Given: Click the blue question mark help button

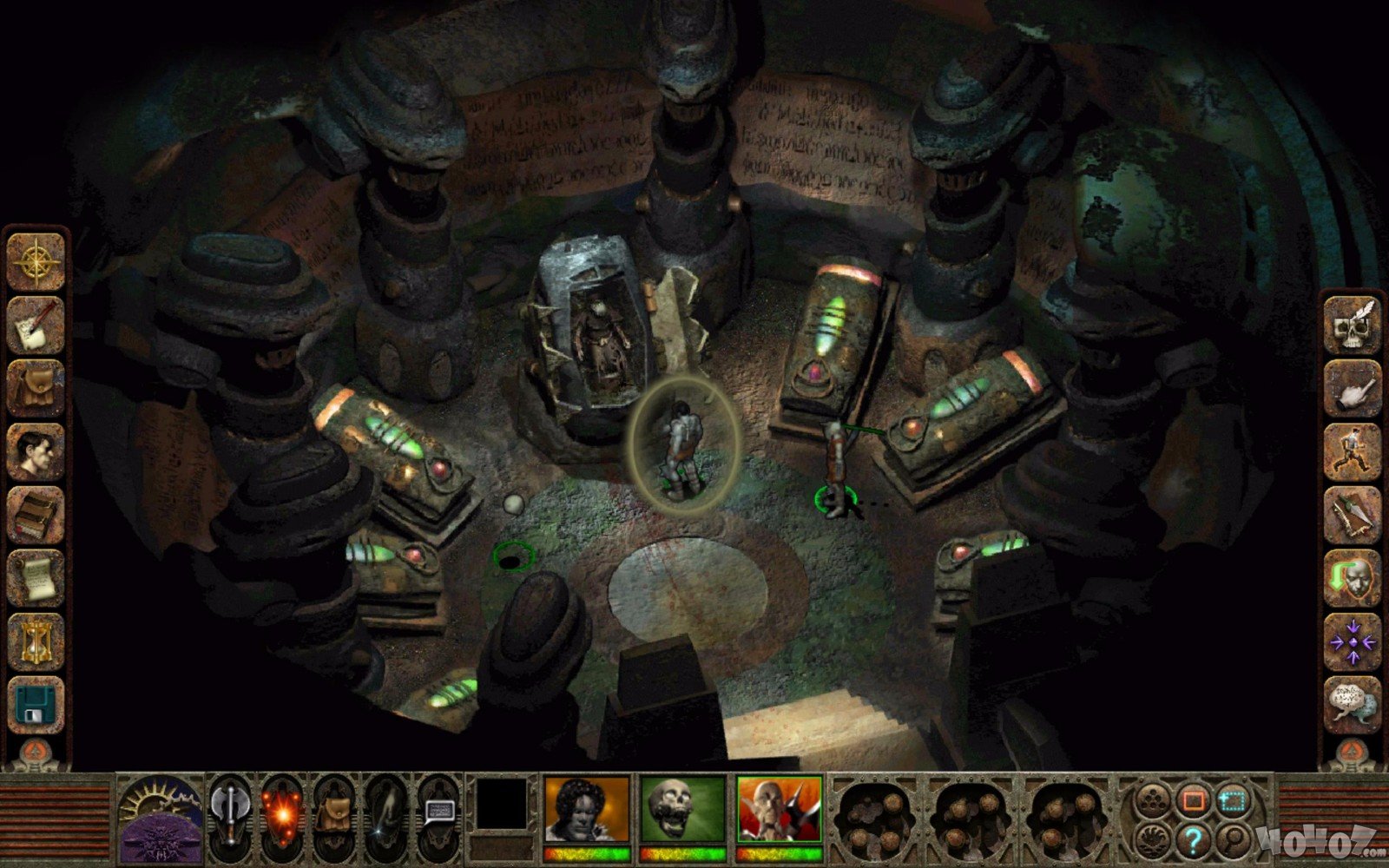Looking at the screenshot, I should pos(1195,839).
